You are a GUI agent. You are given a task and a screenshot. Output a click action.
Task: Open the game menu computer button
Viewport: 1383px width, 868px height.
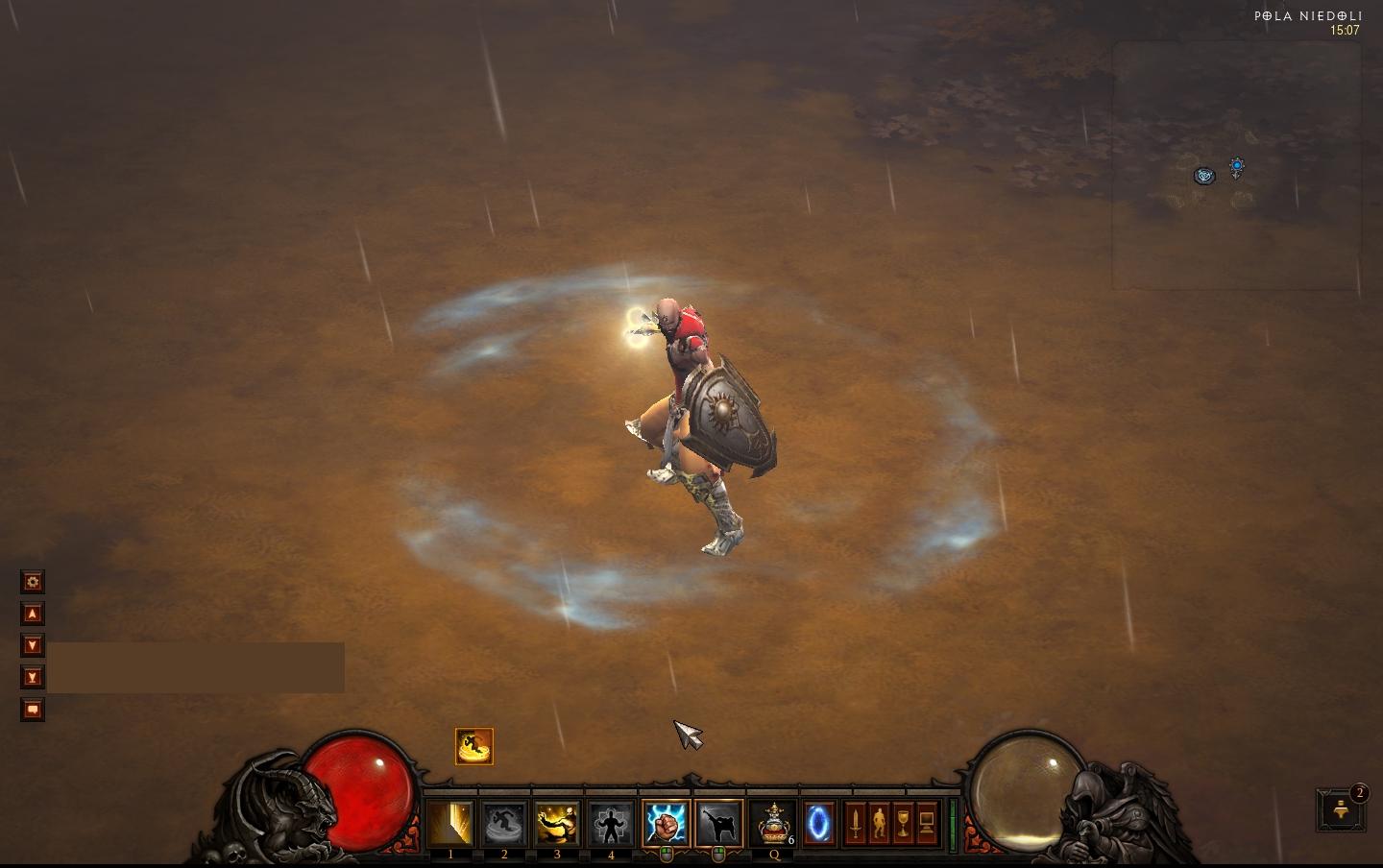click(927, 824)
